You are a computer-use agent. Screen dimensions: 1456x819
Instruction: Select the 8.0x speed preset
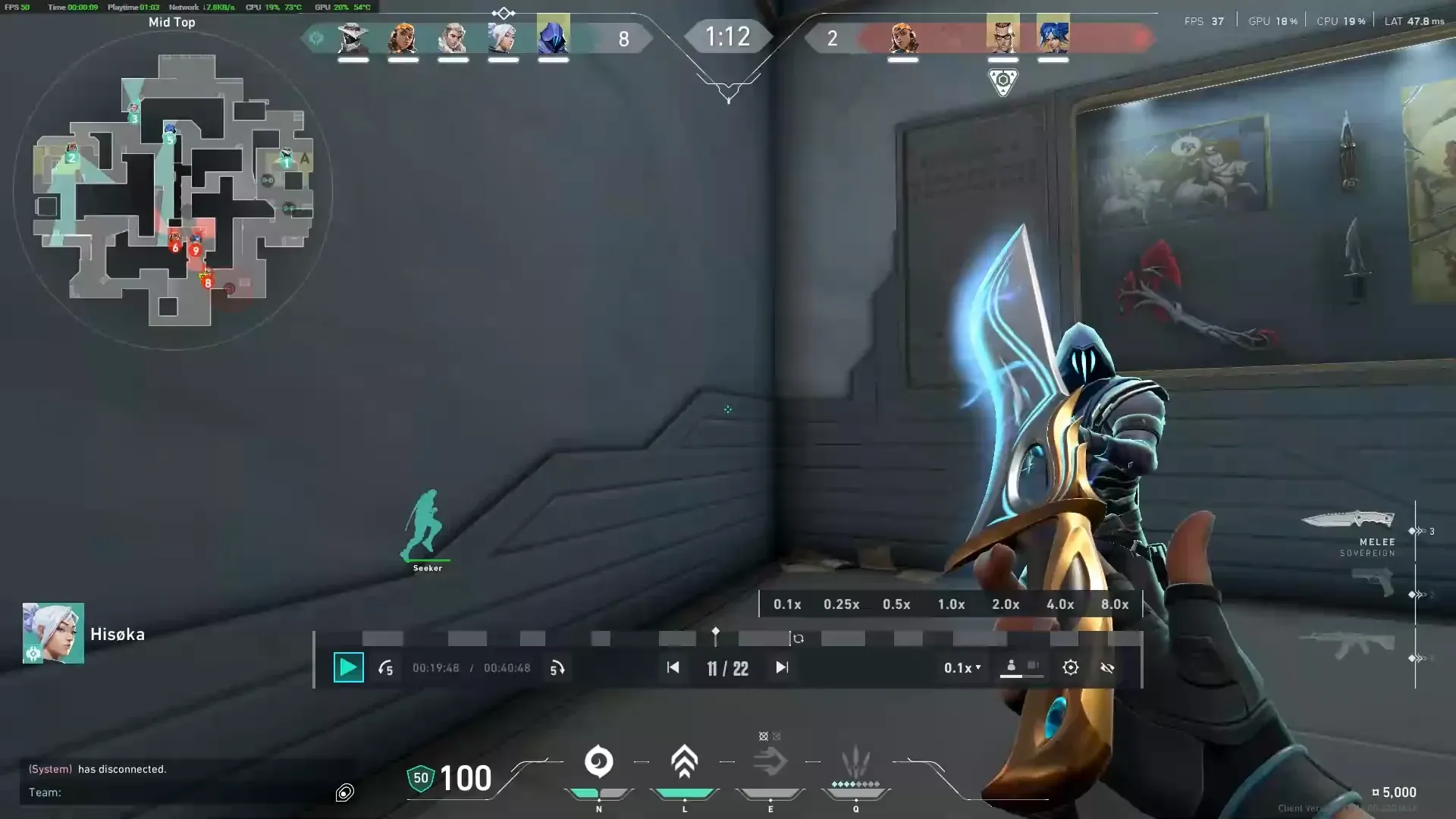click(x=1115, y=604)
